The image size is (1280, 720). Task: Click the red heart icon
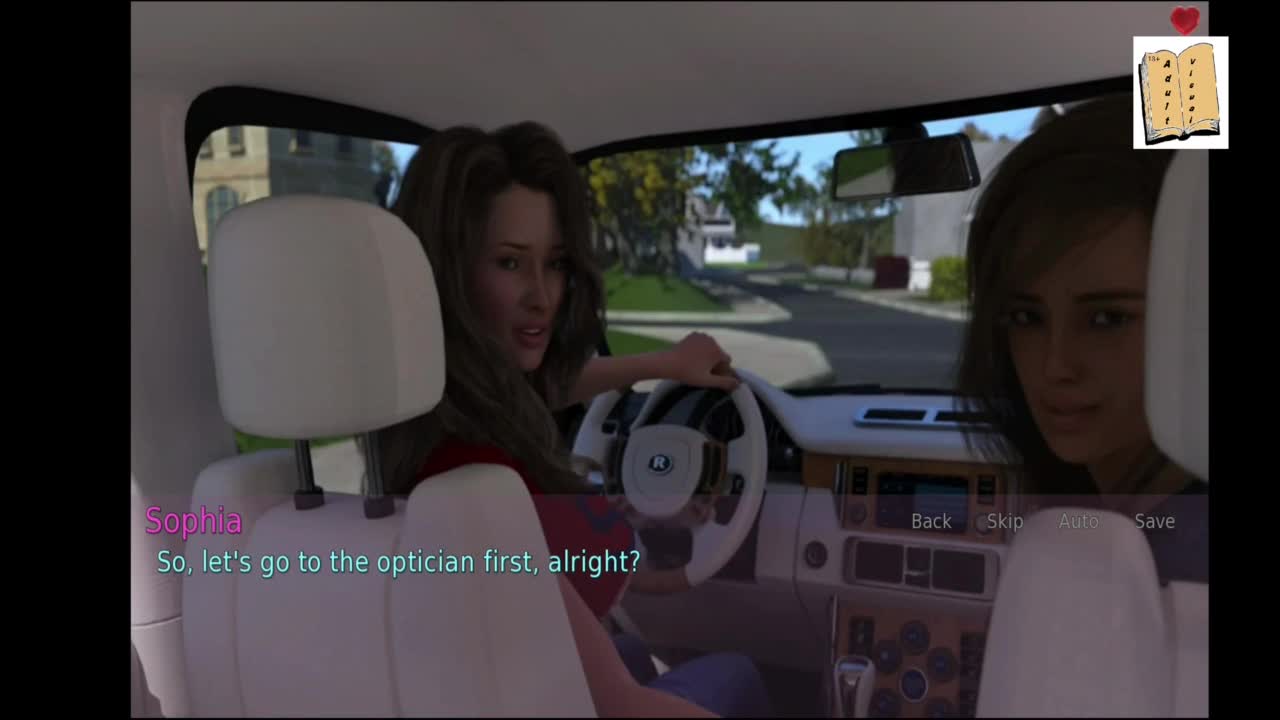click(x=1185, y=20)
